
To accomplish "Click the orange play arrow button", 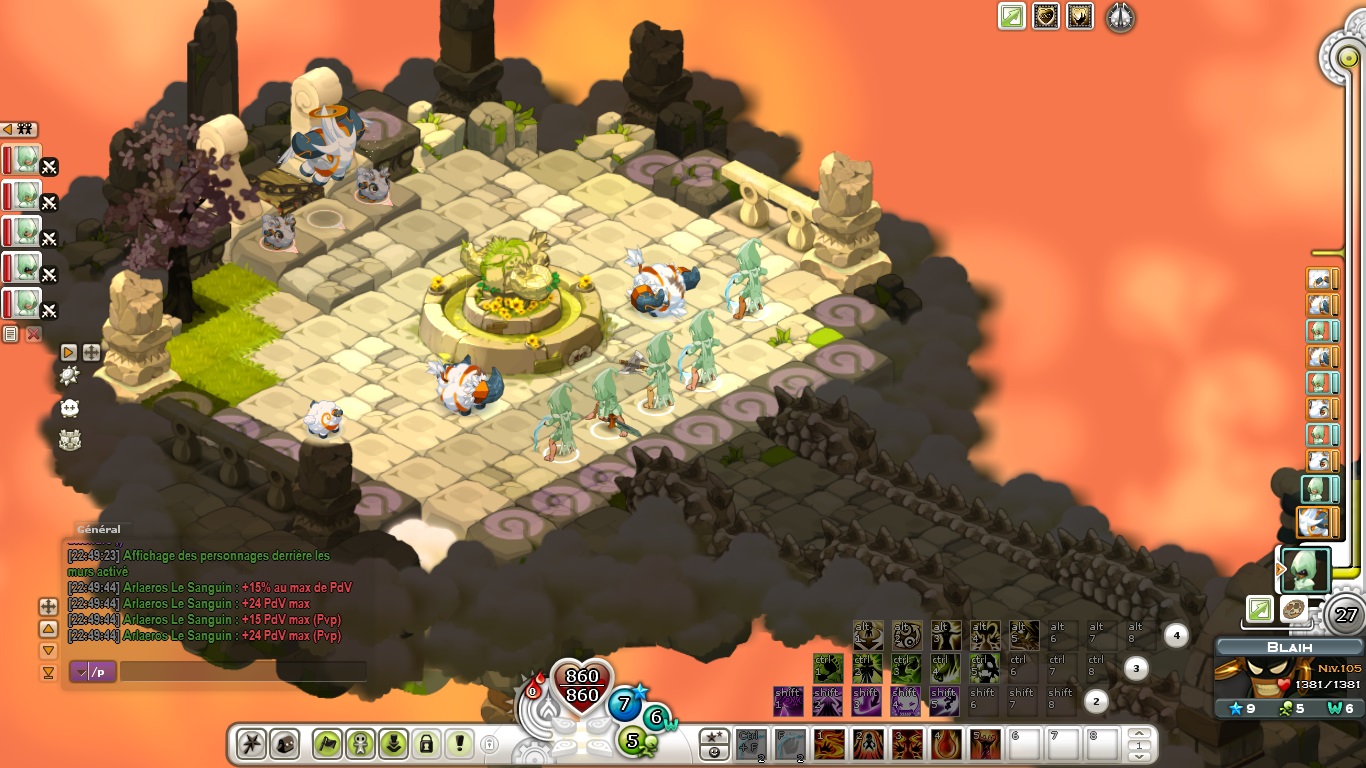I will coord(68,352).
